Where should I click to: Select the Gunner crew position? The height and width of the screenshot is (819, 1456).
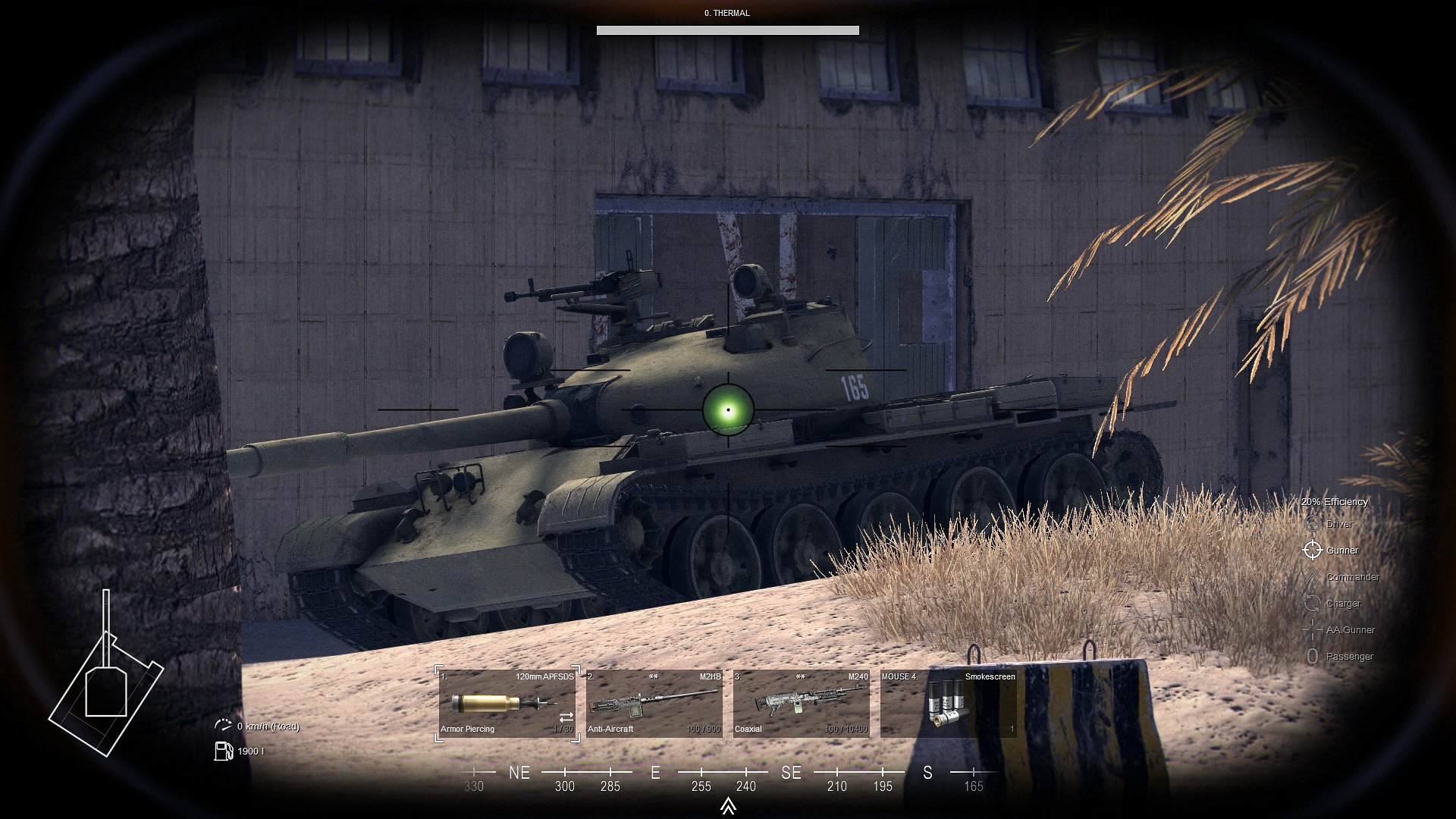point(1341,551)
